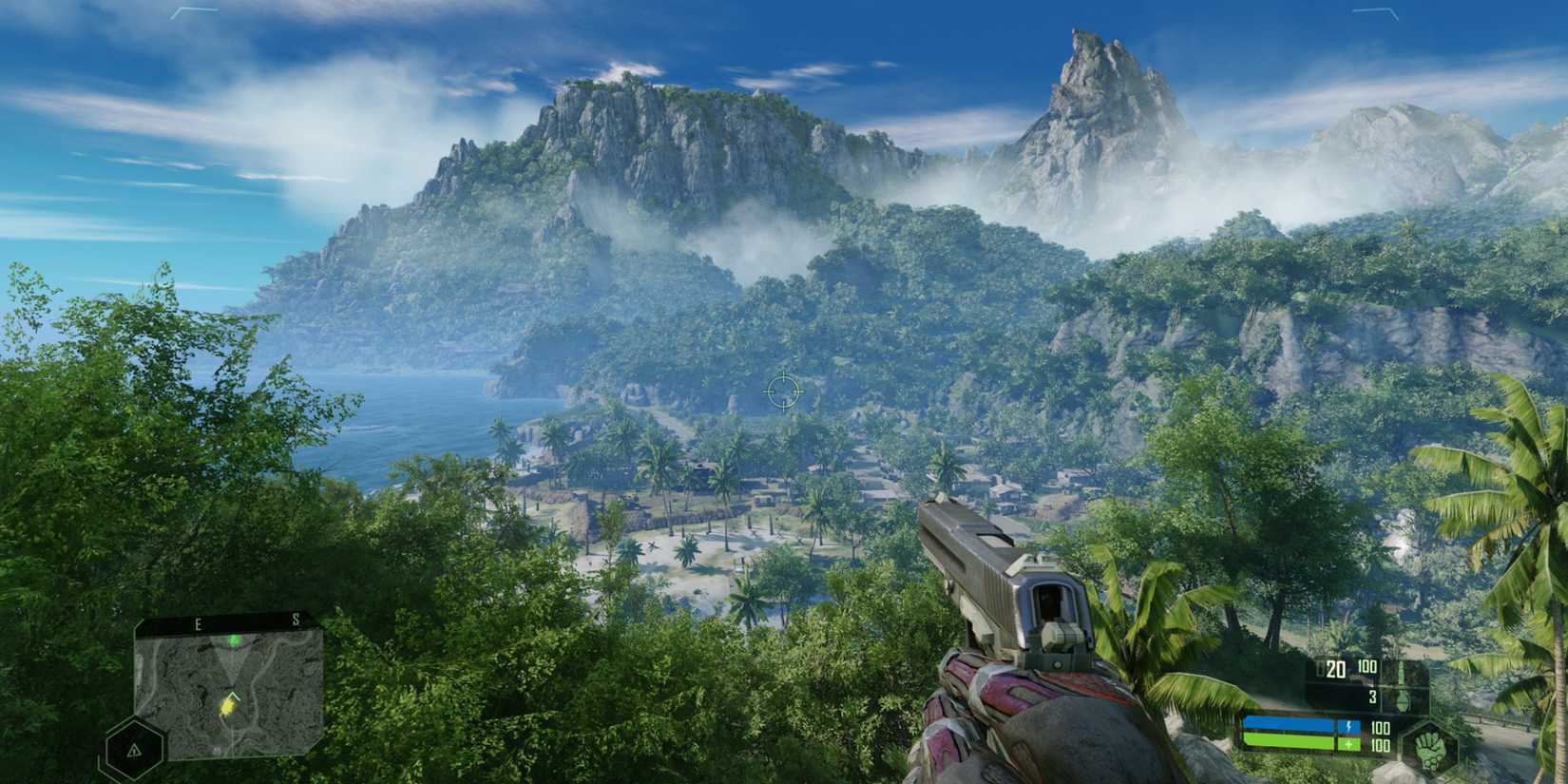Click the ammo count reading 20
The image size is (1568, 784).
click(x=1336, y=669)
